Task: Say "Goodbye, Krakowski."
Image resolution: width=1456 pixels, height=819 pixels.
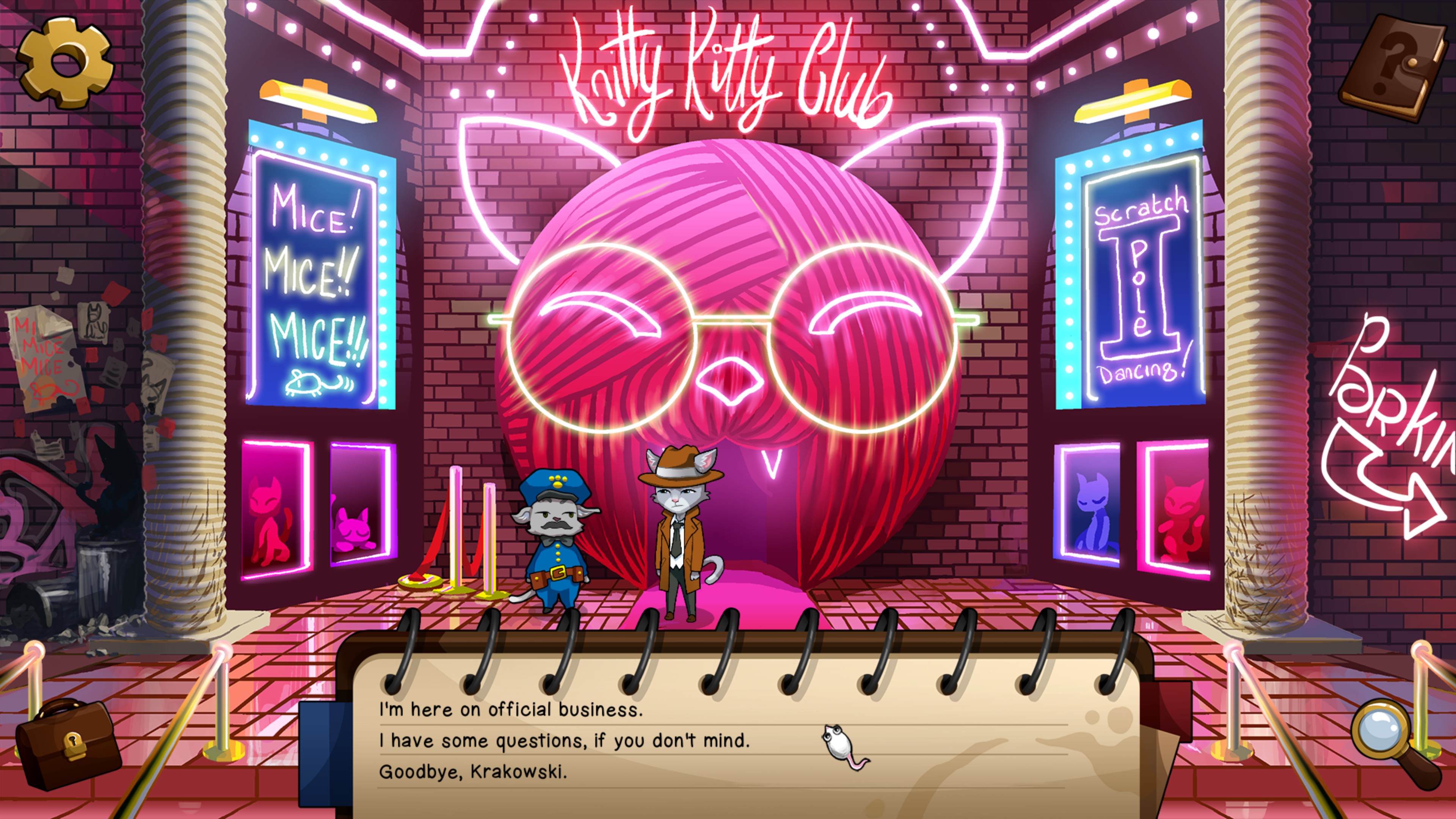Action: click(472, 772)
